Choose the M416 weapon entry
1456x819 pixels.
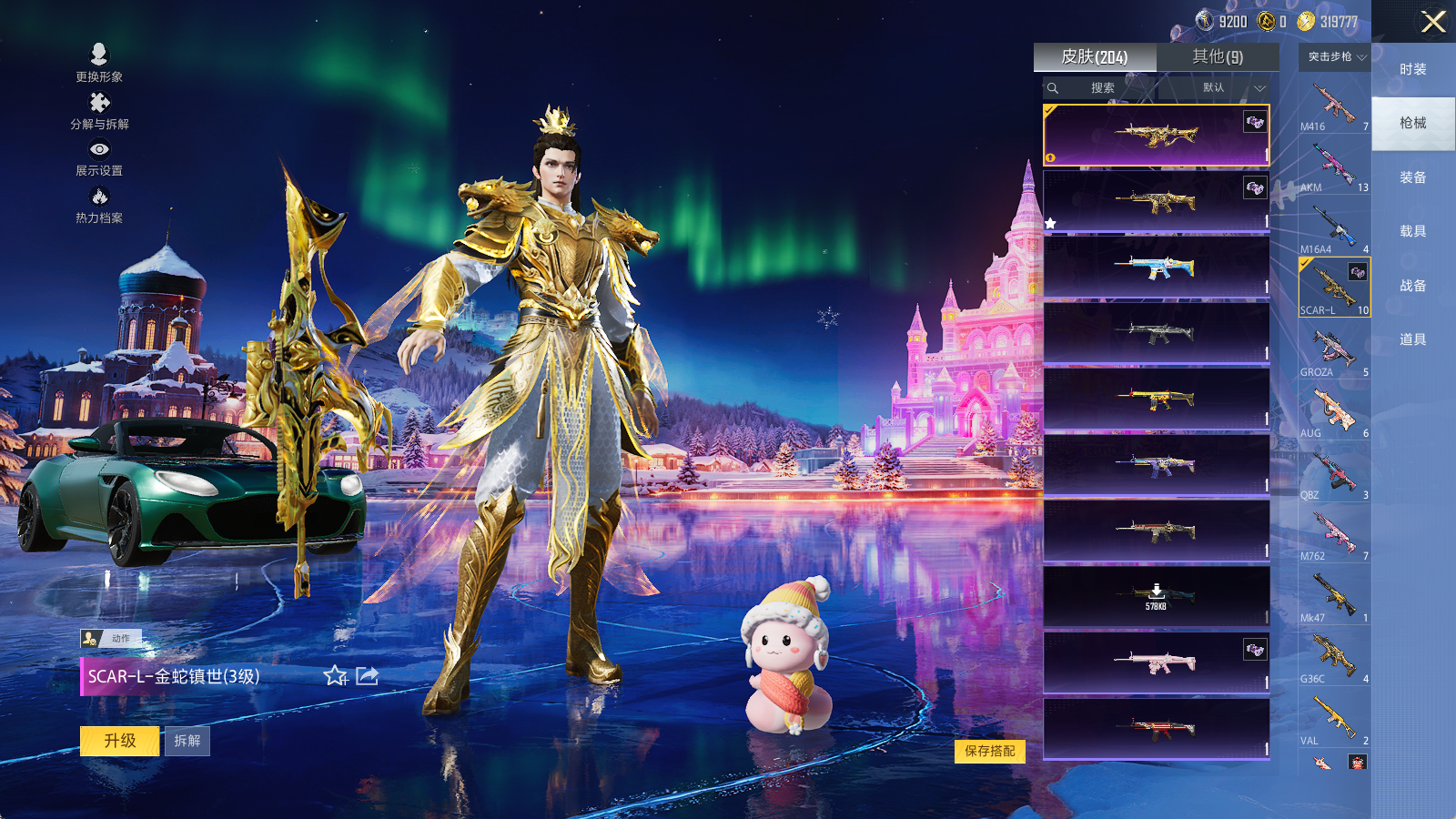coord(1333,106)
